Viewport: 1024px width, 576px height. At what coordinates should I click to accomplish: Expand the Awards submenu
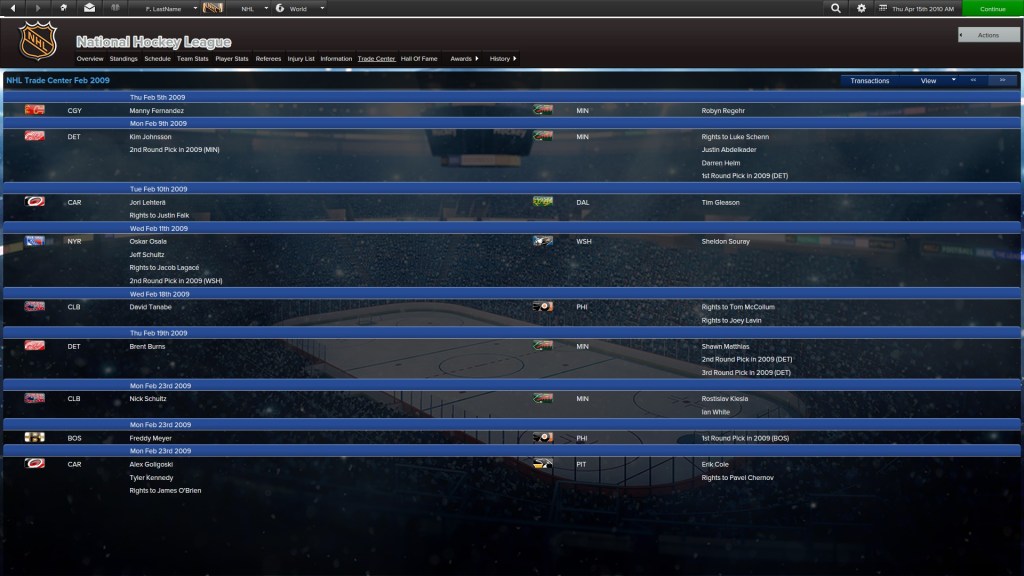click(464, 59)
